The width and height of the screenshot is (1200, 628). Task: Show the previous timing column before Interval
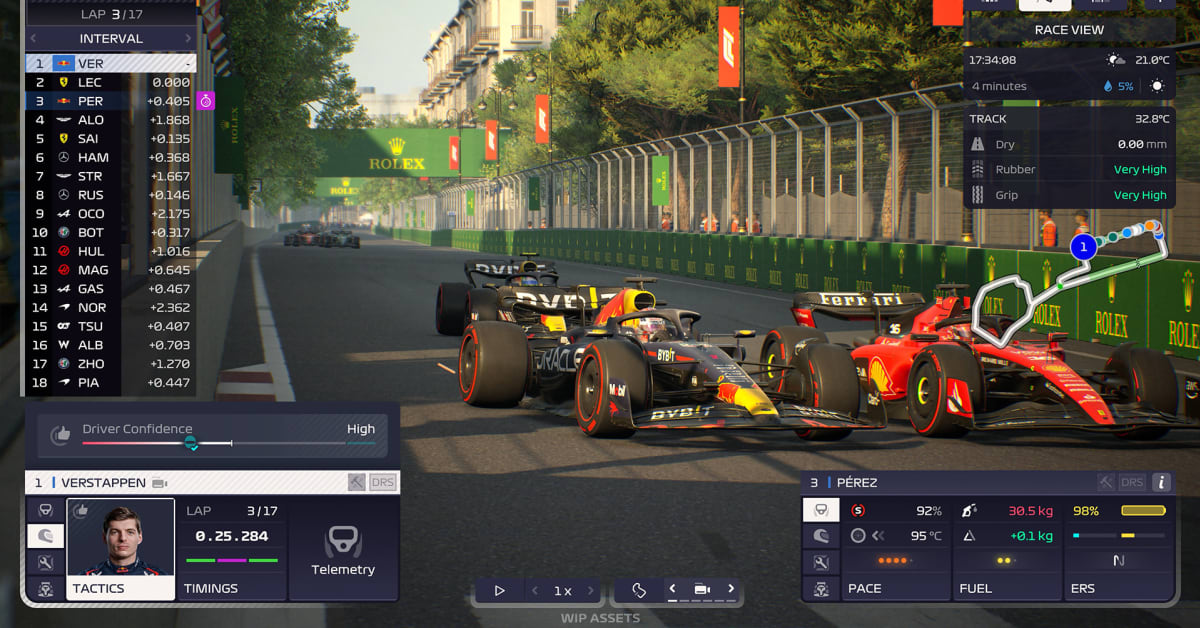(x=33, y=38)
